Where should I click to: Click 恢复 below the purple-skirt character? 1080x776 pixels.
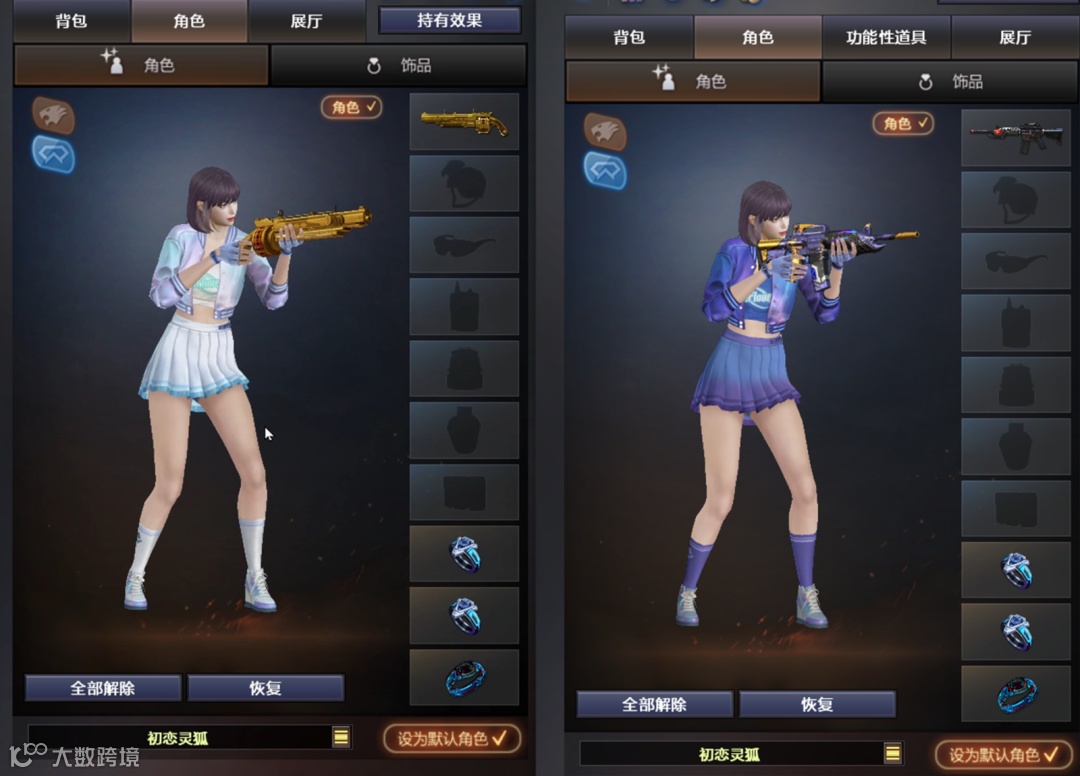[817, 704]
